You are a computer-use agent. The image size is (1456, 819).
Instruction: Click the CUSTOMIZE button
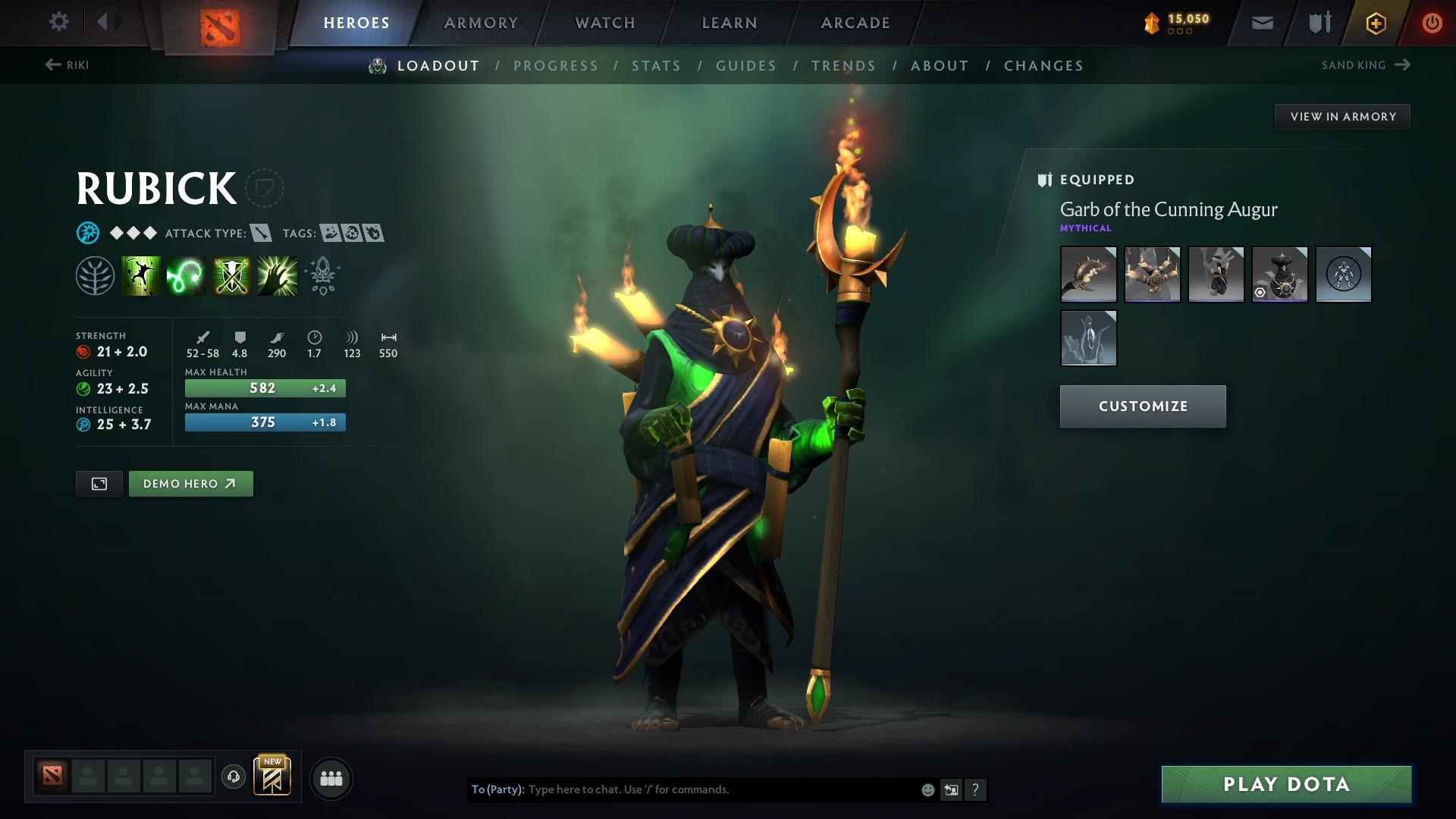pyautogui.click(x=1141, y=406)
